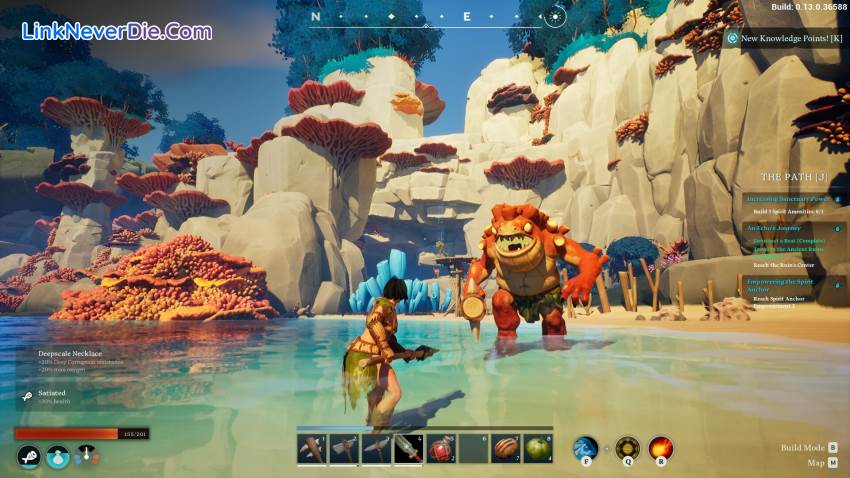Choose the red potion flask slot
The image size is (850, 478).
click(x=441, y=449)
